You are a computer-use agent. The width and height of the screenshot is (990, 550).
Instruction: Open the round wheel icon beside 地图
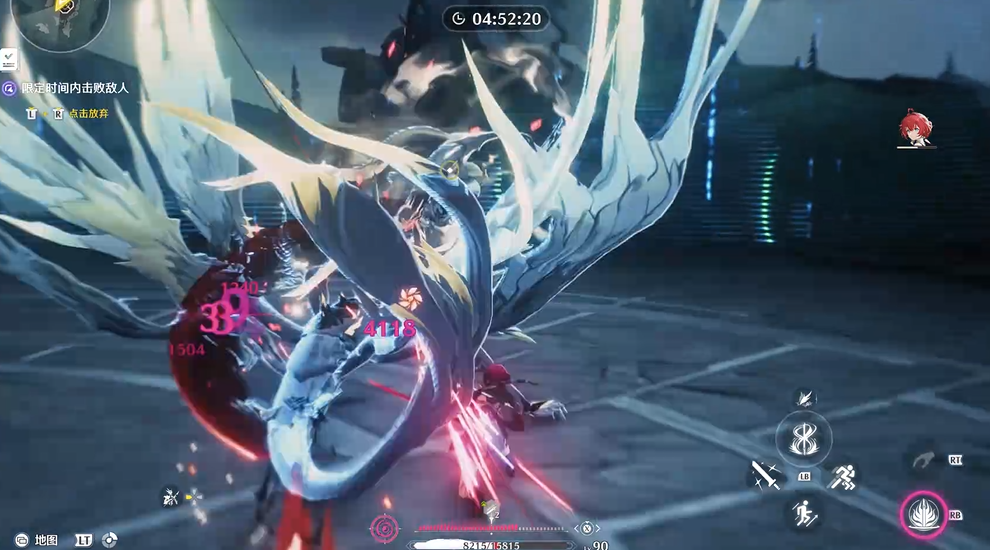(109, 540)
